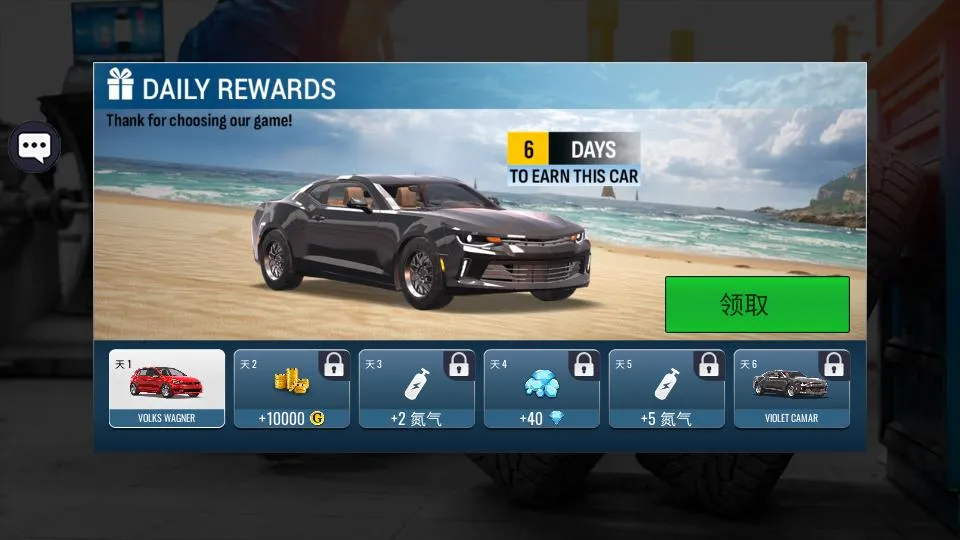Claim reward with the green 领取 button
Screen dimensions: 960x540
click(x=757, y=304)
